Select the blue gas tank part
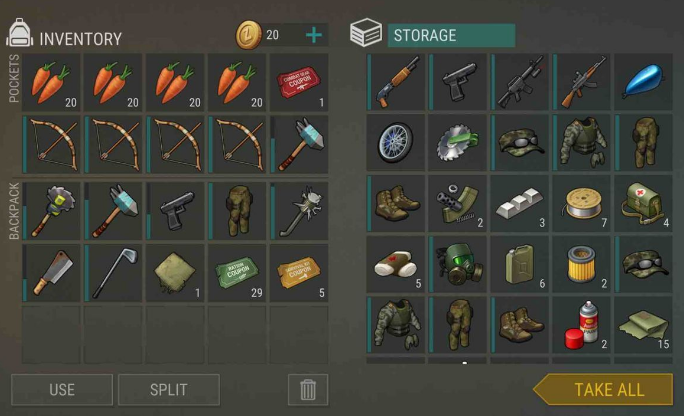This screenshot has width=684, height=416. click(x=644, y=82)
